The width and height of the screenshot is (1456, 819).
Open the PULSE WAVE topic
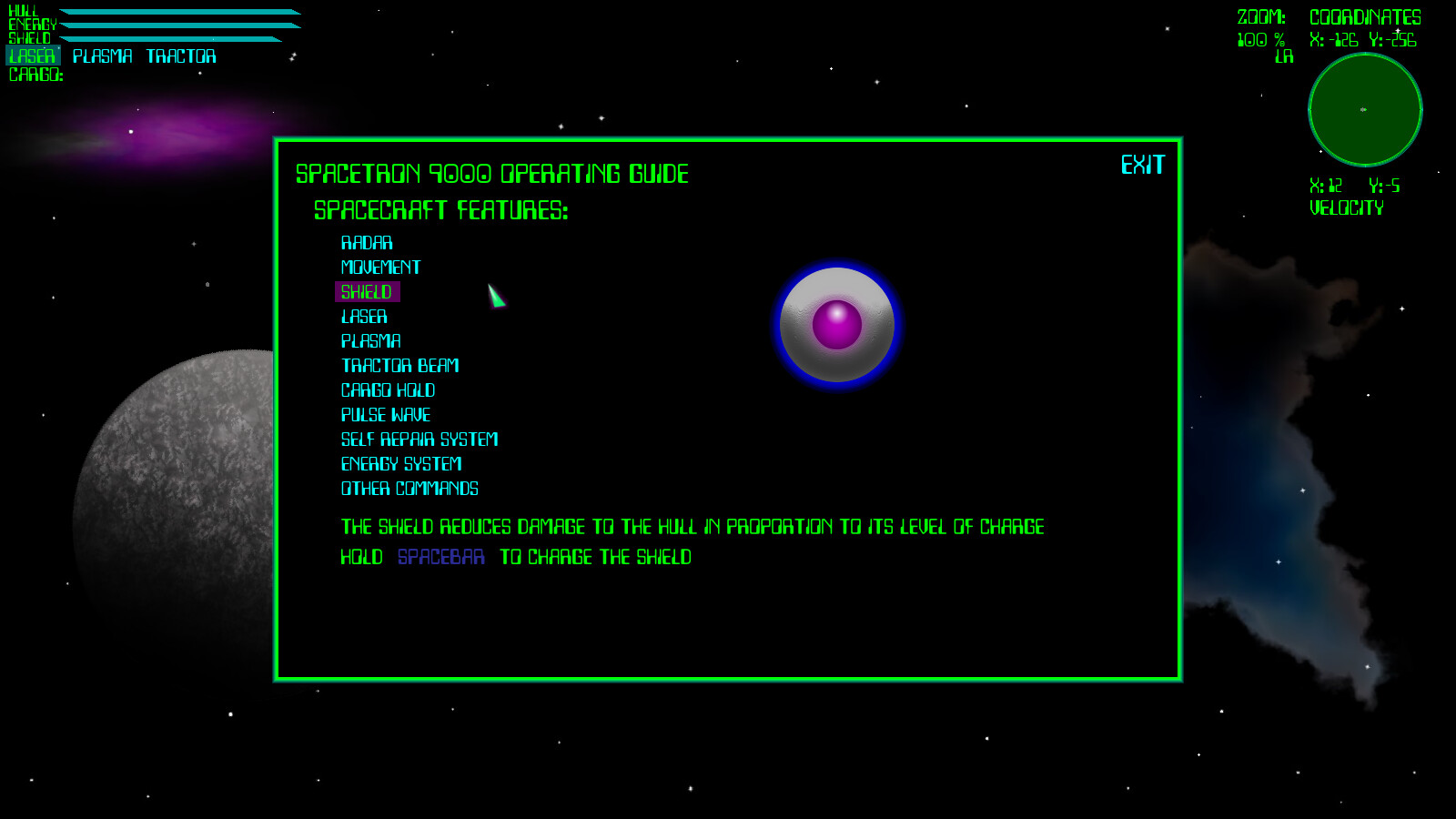coord(385,415)
